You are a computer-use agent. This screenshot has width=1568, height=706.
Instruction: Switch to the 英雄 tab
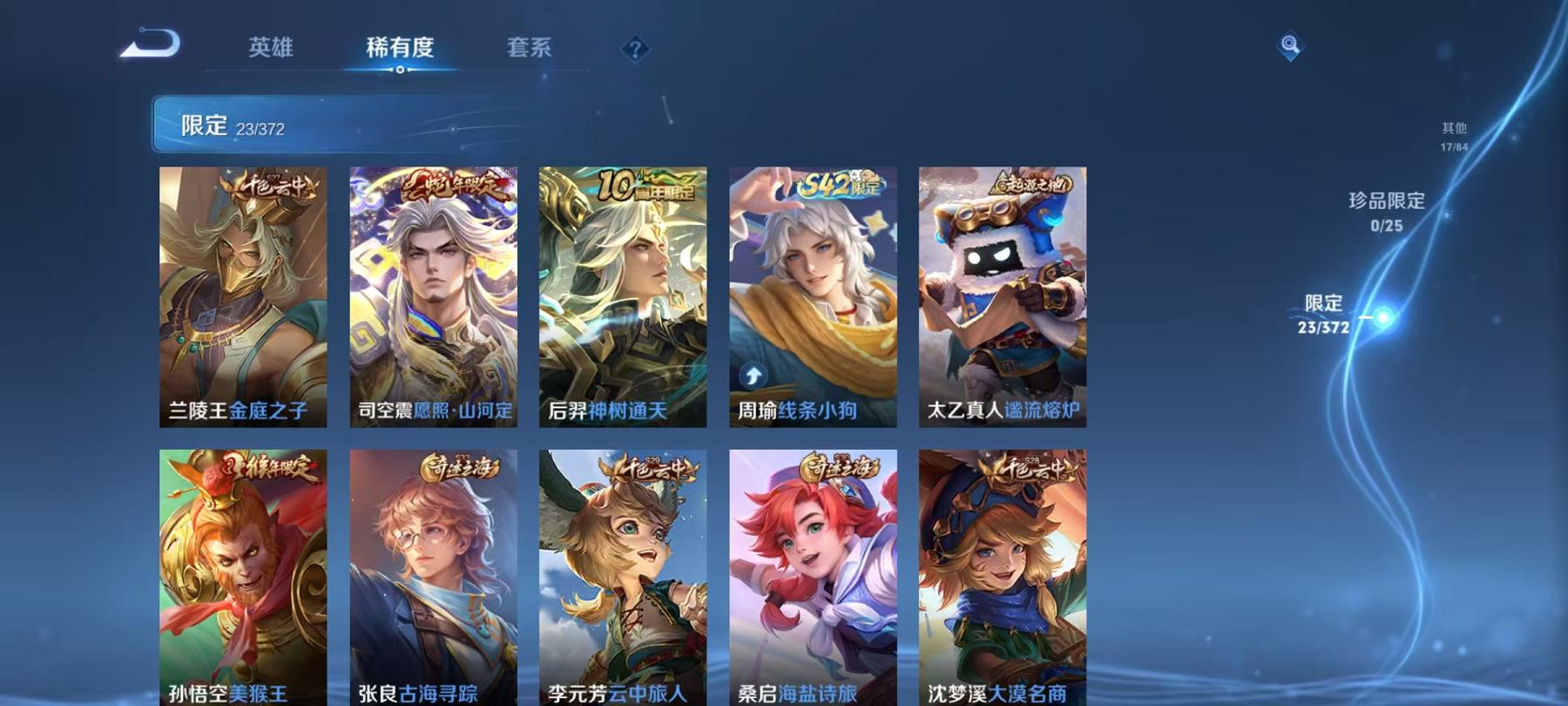[x=273, y=48]
